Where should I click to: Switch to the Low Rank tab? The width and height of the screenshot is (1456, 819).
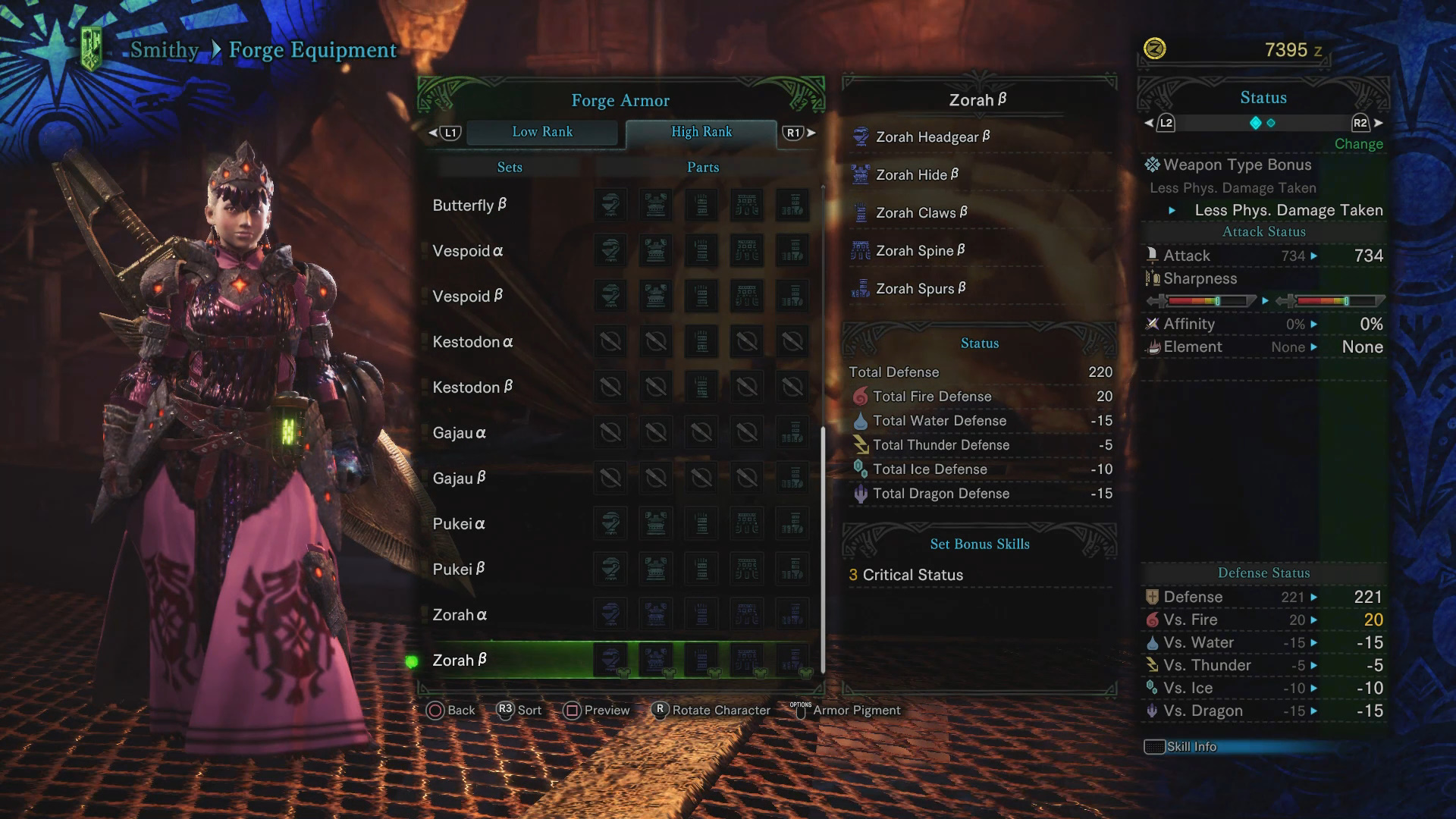pyautogui.click(x=544, y=131)
